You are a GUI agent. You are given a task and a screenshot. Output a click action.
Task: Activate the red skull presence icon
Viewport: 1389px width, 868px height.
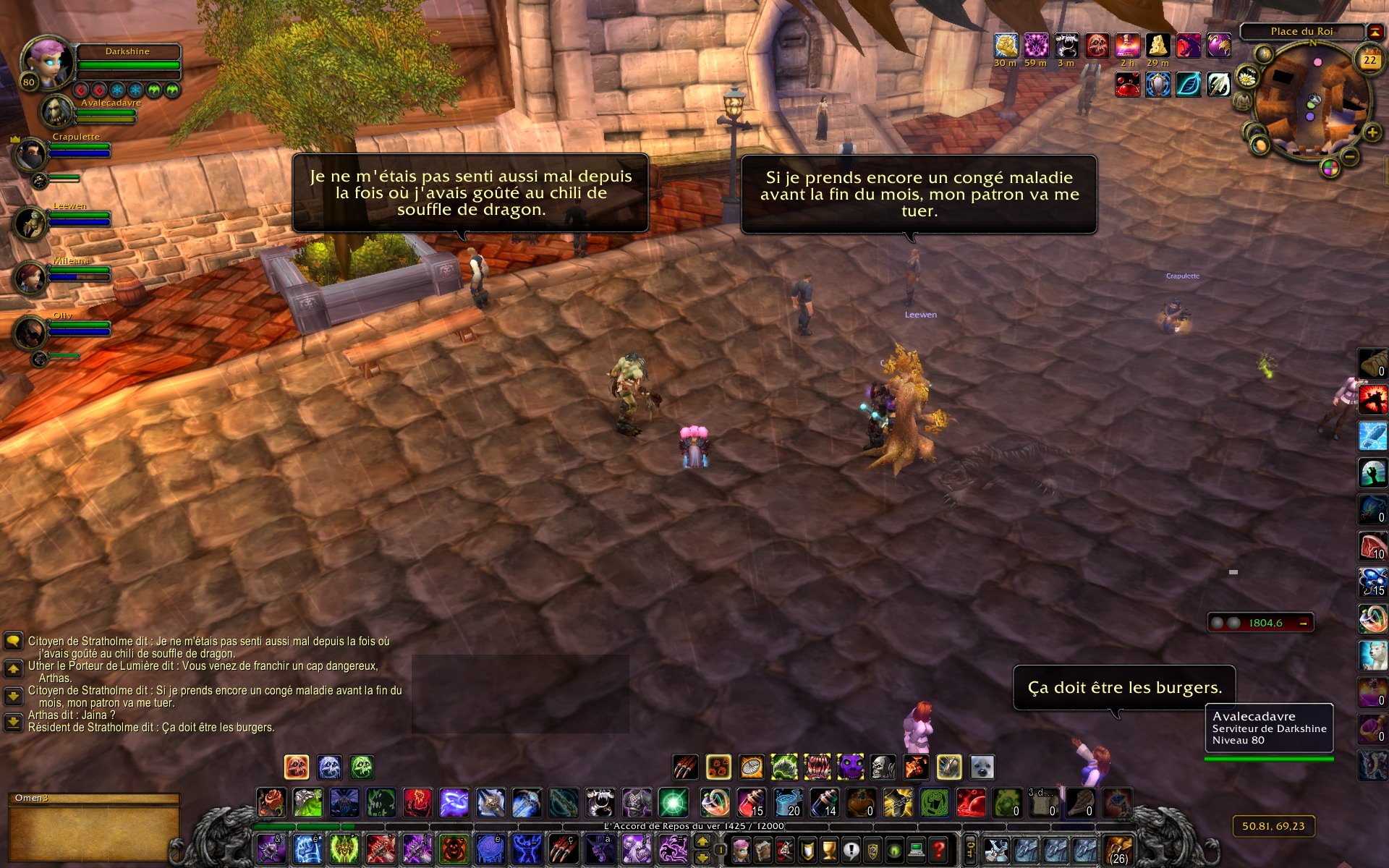tap(297, 767)
